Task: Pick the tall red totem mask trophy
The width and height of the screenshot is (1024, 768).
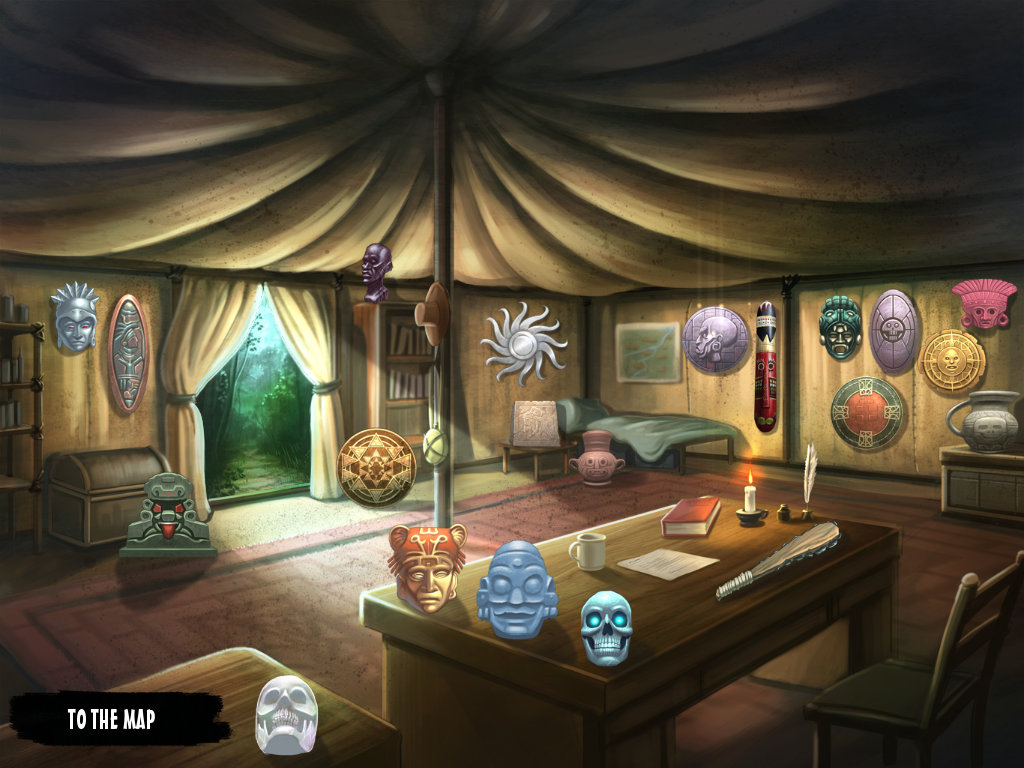Action: [x=766, y=366]
